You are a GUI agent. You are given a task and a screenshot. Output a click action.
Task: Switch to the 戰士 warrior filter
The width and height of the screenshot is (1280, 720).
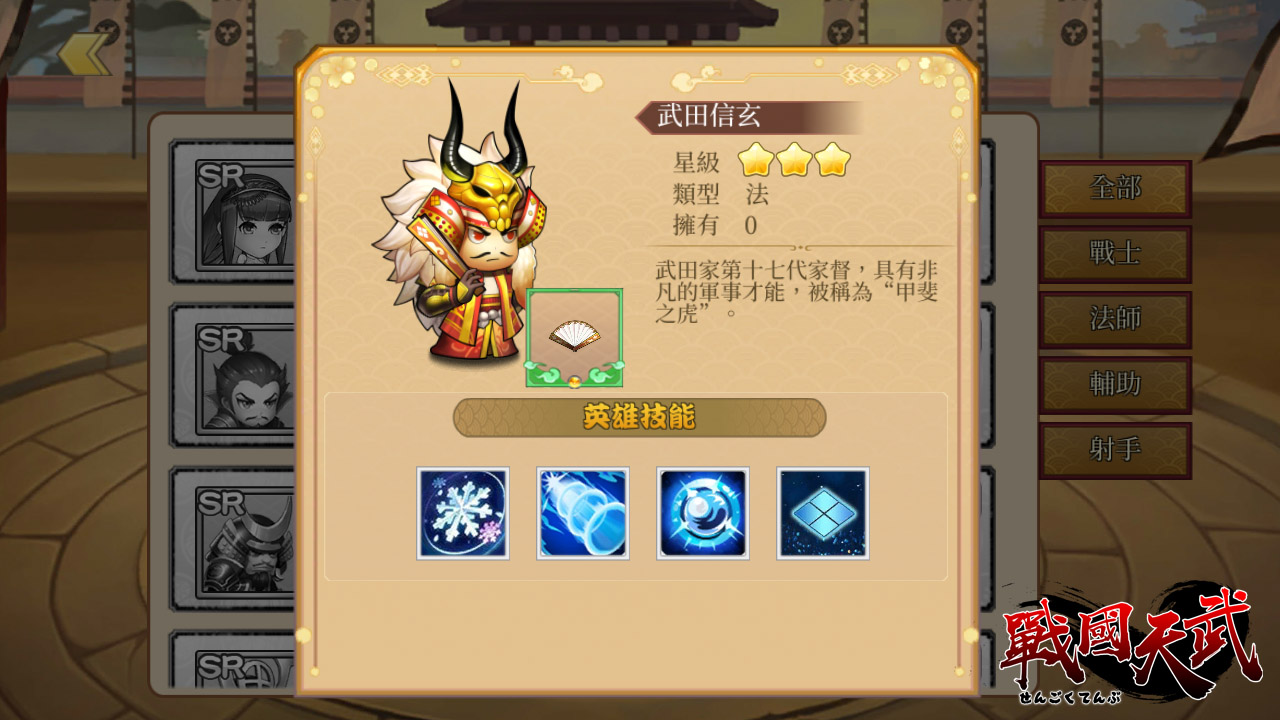(1114, 254)
